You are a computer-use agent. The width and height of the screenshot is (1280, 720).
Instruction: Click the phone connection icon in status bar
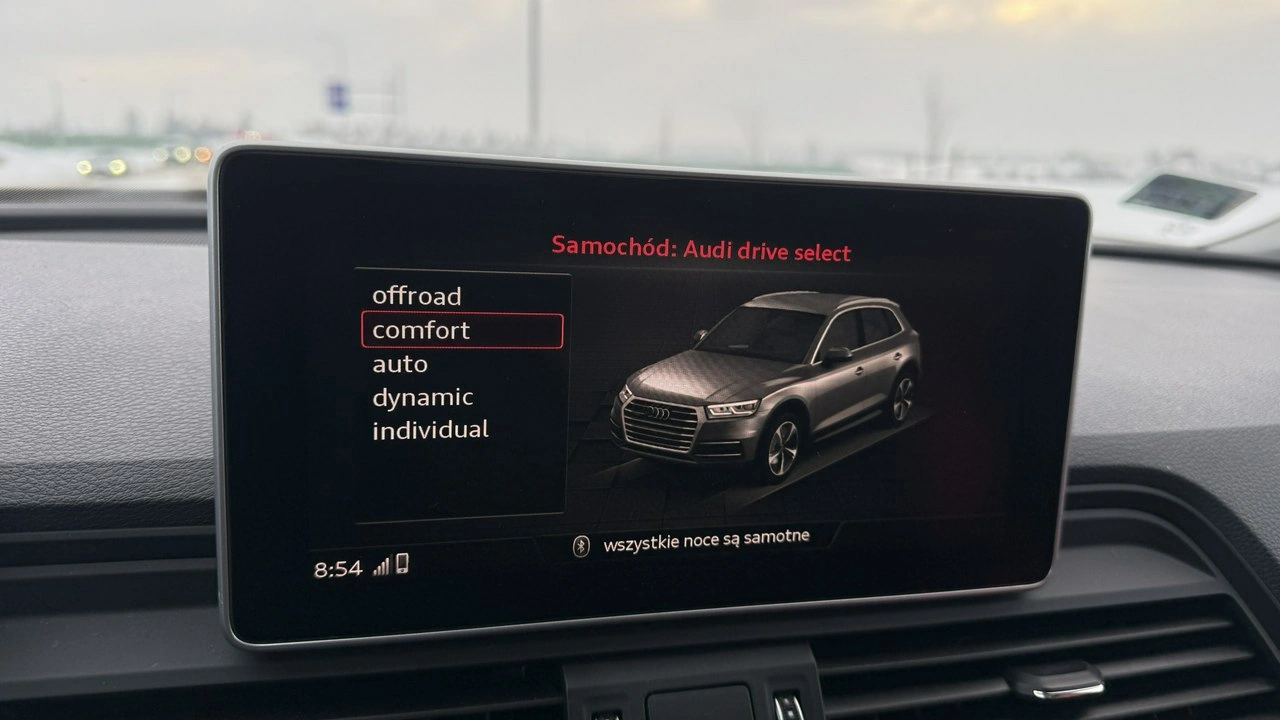tap(404, 565)
